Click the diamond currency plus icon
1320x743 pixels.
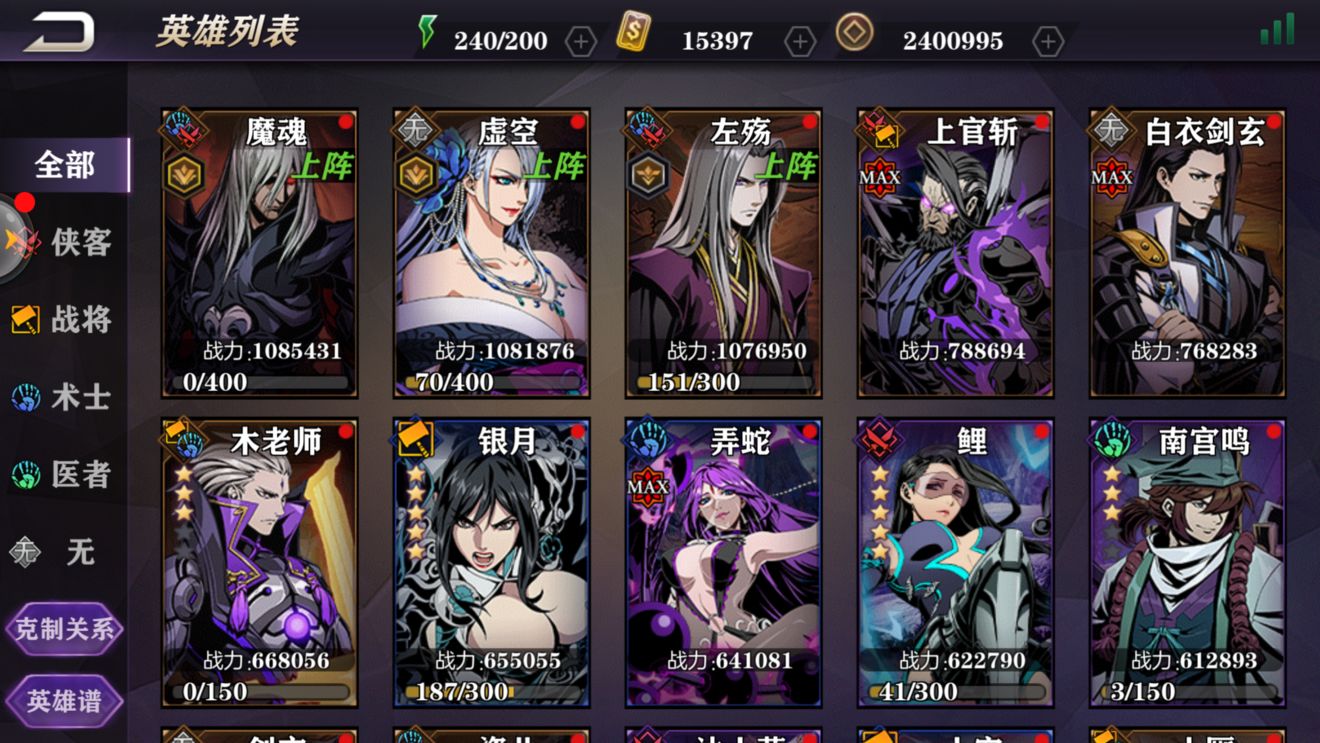(x=1047, y=41)
